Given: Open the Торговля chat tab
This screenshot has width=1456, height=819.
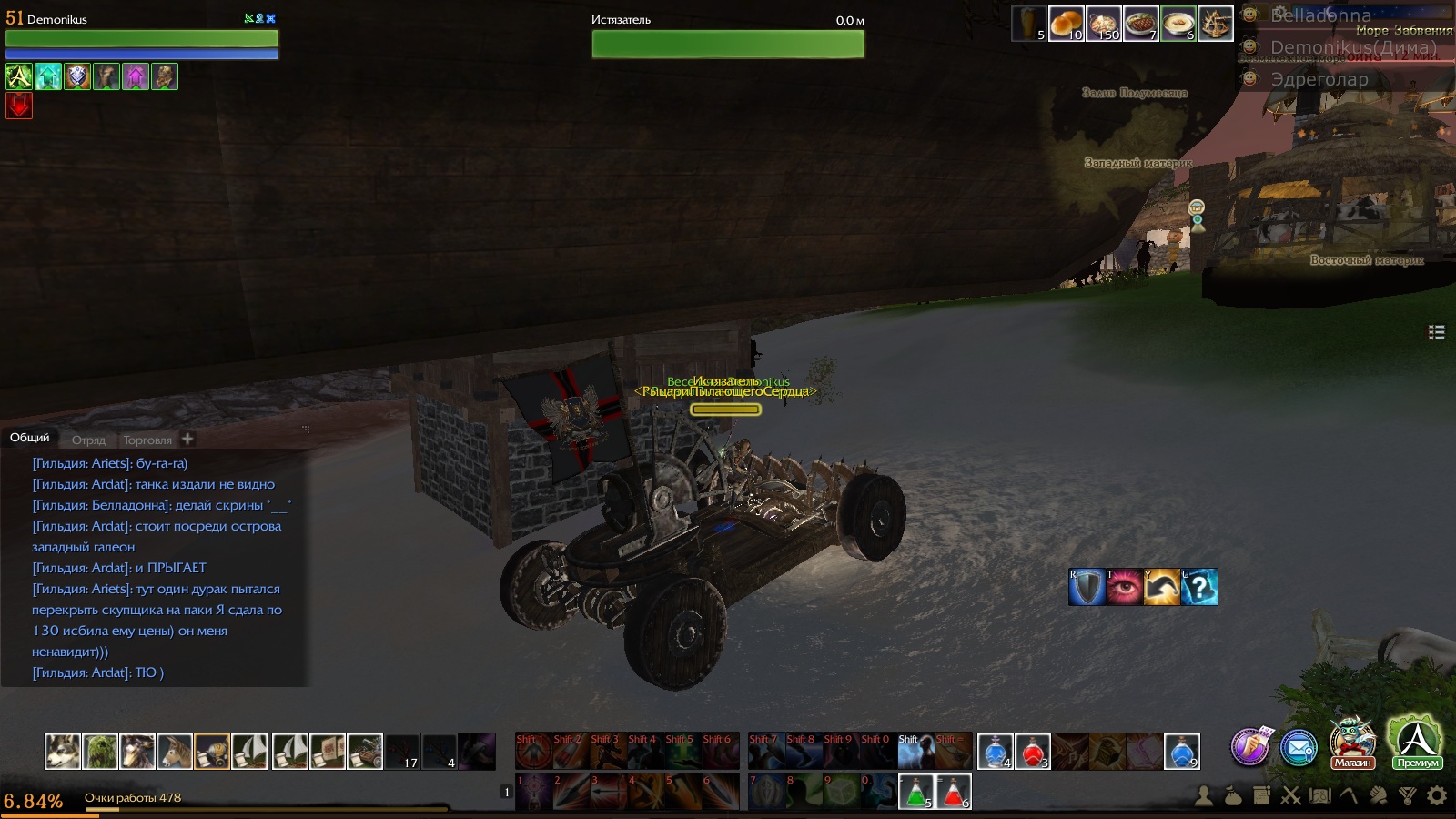Looking at the screenshot, I should pos(147,440).
